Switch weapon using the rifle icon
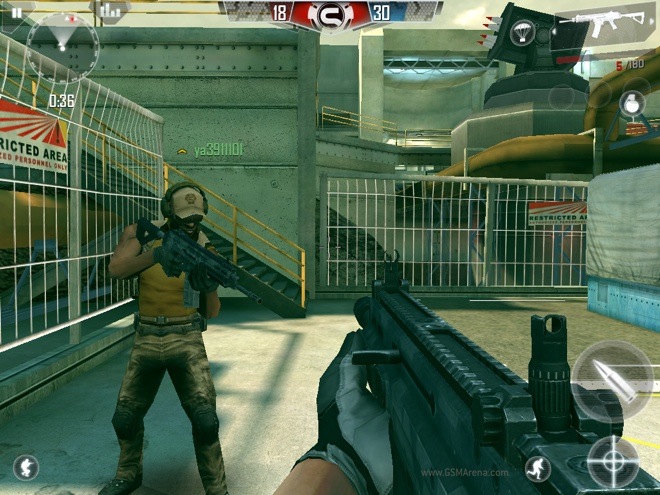The width and height of the screenshot is (660, 495). (607, 22)
